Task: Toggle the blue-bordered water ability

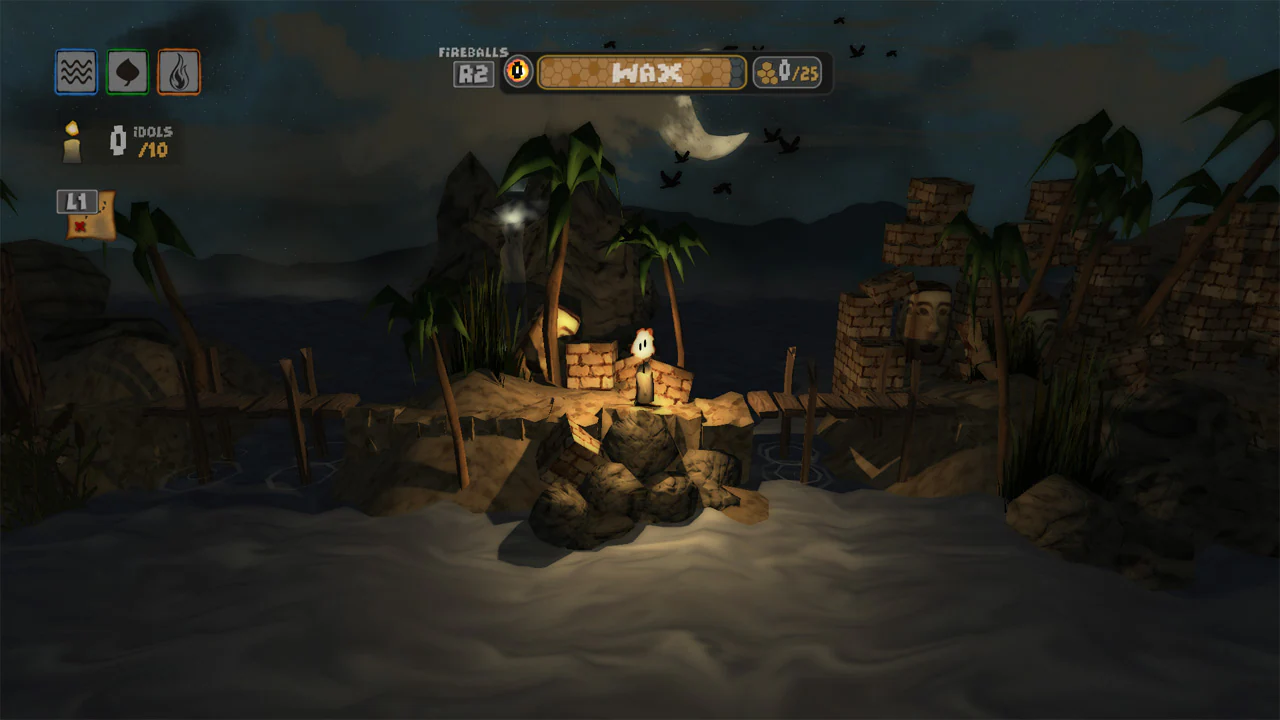Action: click(76, 71)
